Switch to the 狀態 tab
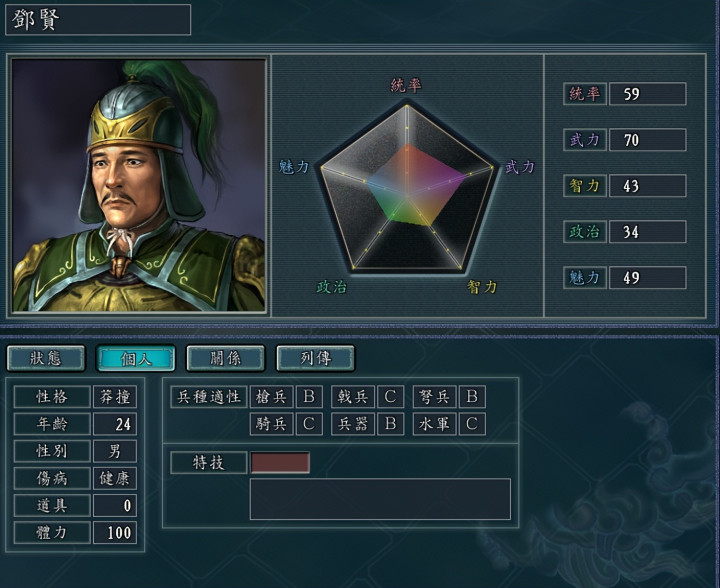Screen dimensions: 720x588 coord(46,358)
